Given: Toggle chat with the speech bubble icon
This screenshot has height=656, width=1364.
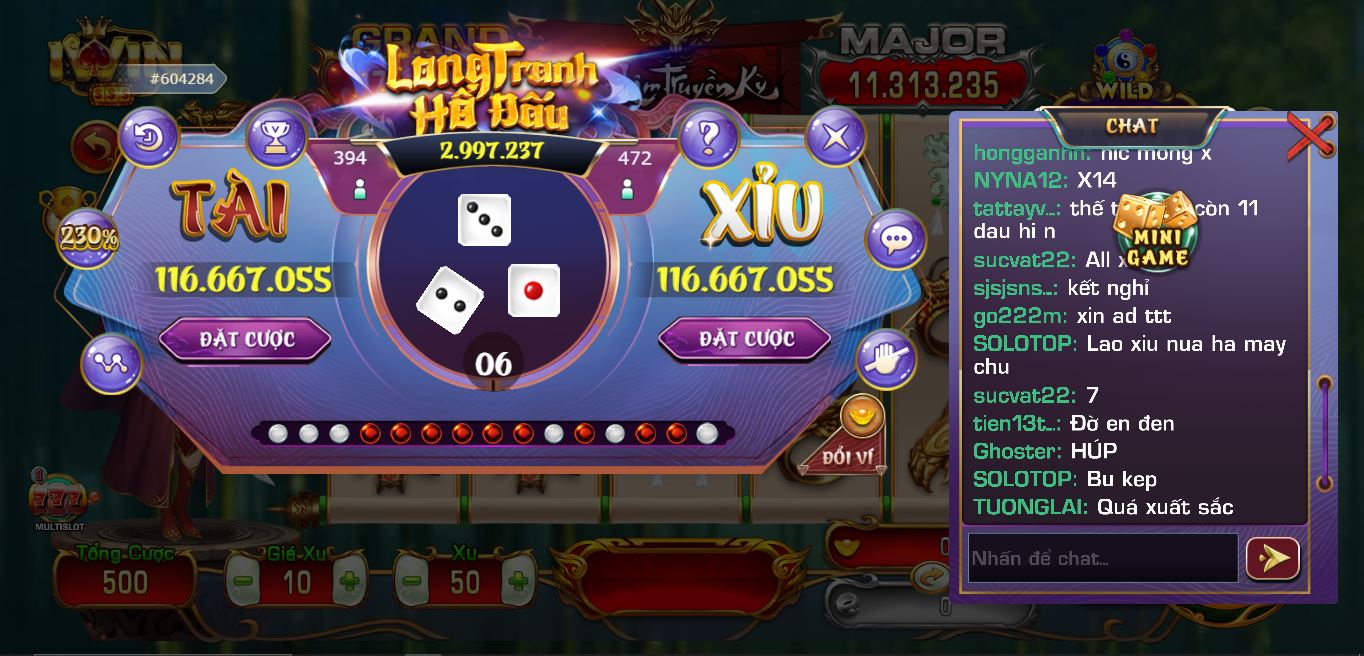Looking at the screenshot, I should 895,239.
